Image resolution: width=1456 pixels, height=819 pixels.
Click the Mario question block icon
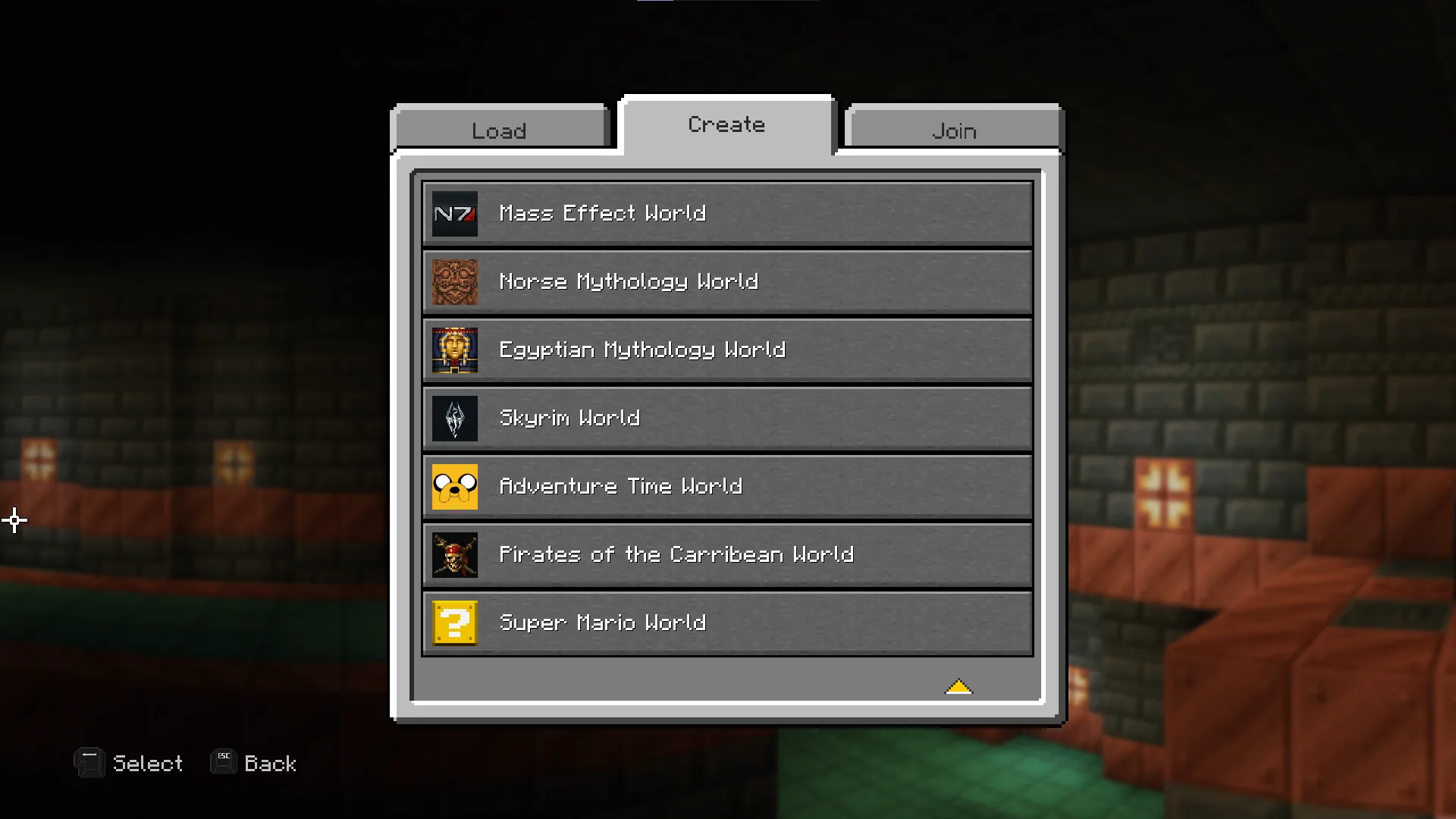tap(454, 623)
